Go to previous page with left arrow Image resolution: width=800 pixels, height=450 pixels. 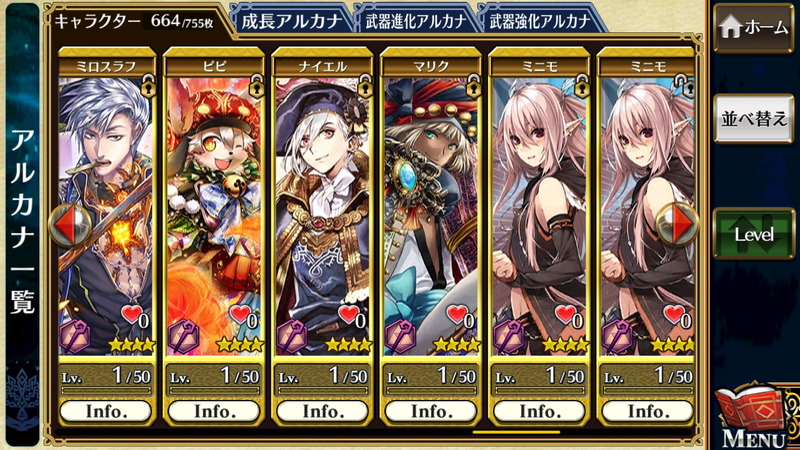(x=65, y=225)
